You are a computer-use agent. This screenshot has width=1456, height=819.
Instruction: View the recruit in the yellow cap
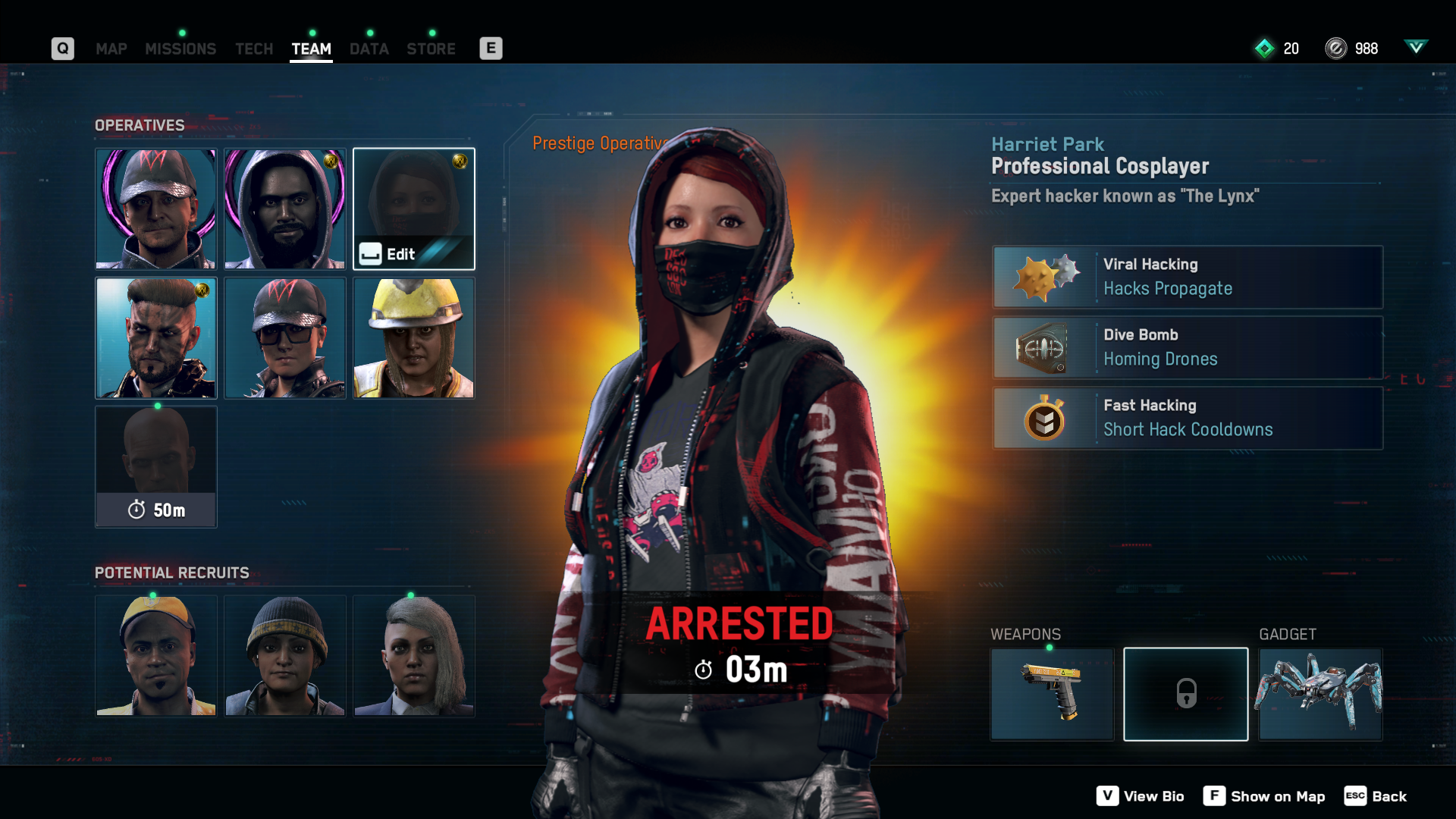coord(155,656)
